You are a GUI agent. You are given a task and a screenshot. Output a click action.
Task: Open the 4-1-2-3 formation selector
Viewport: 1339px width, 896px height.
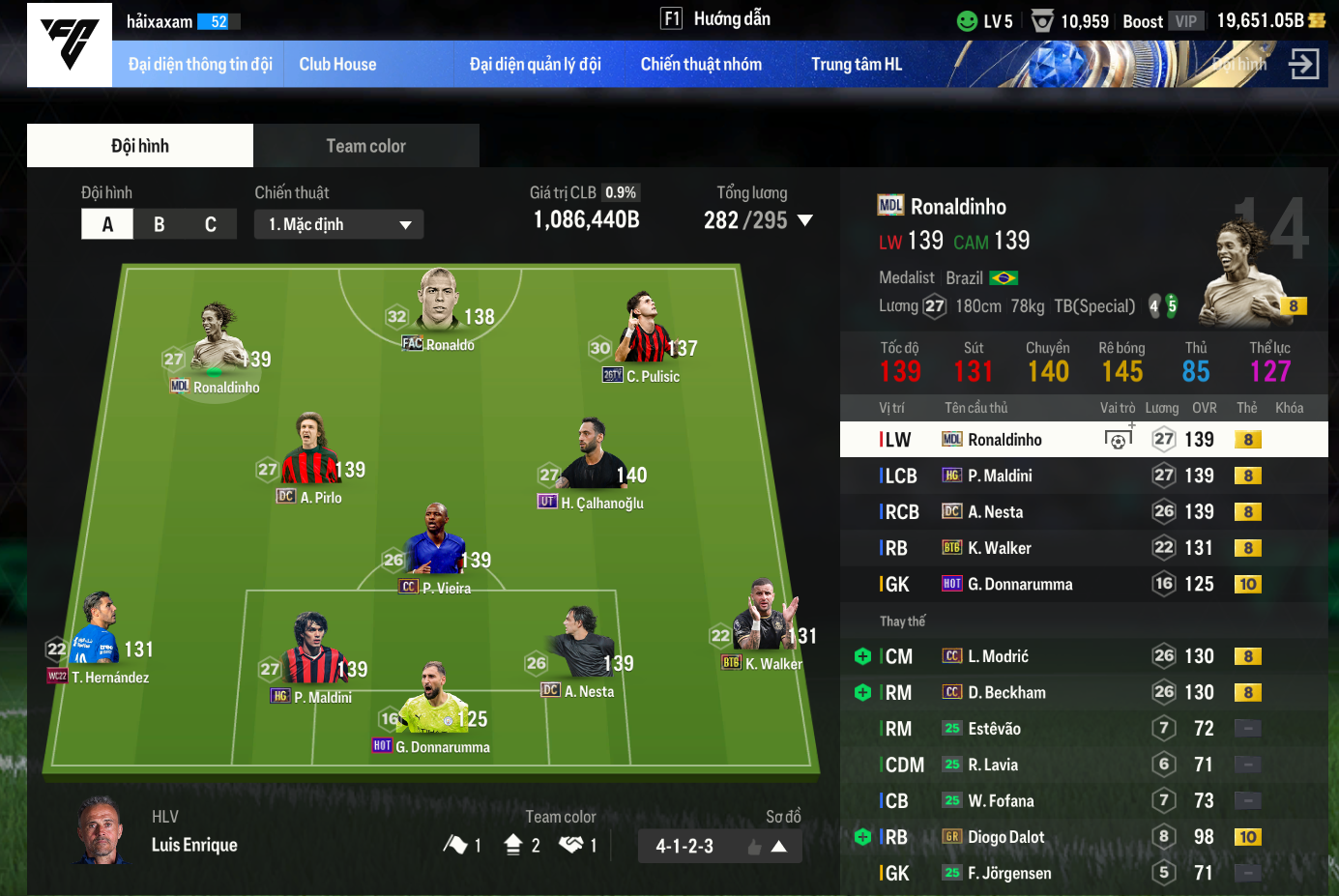719,847
